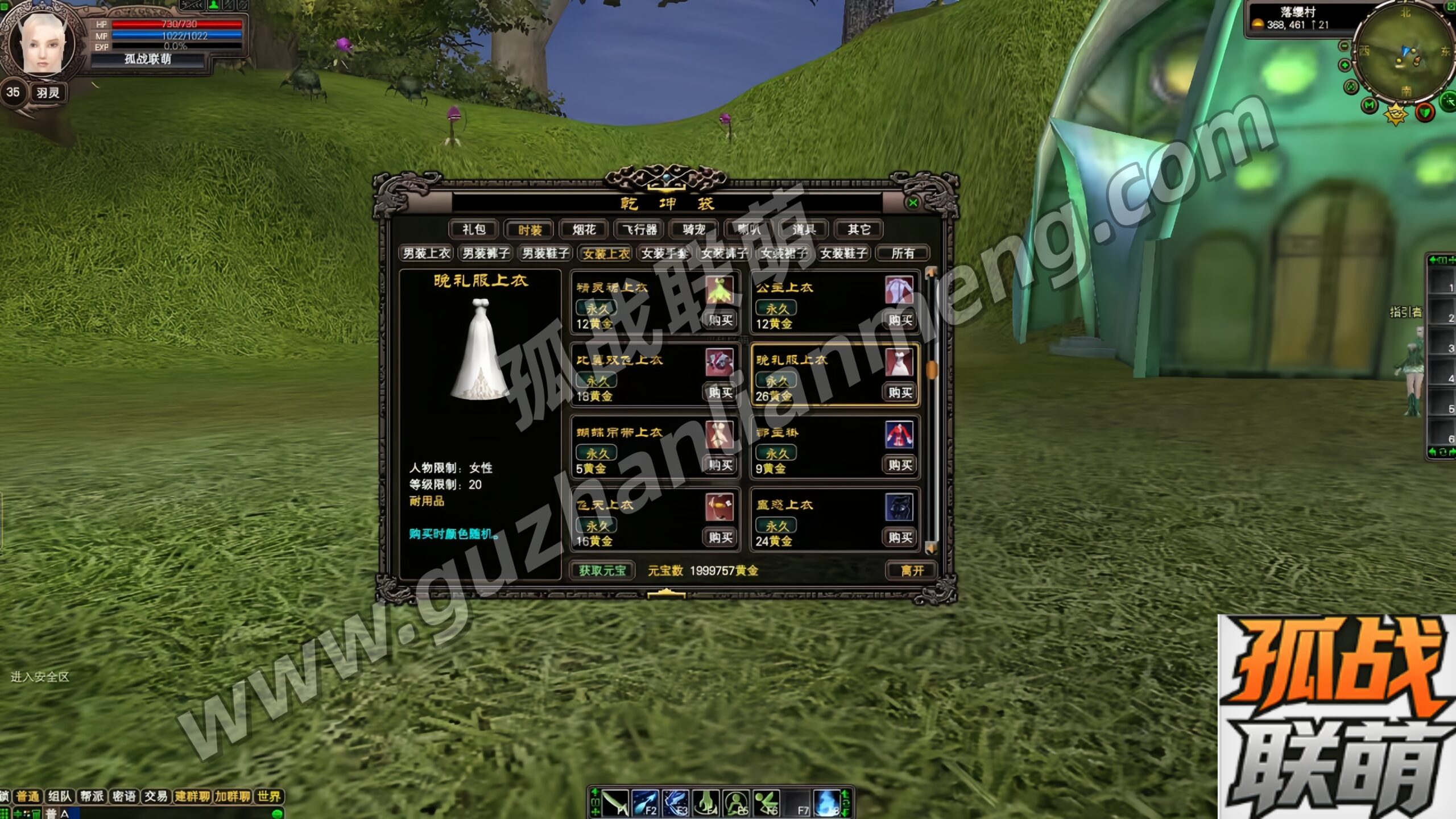Choose the 女装鞋子 subcategory

coord(843,253)
